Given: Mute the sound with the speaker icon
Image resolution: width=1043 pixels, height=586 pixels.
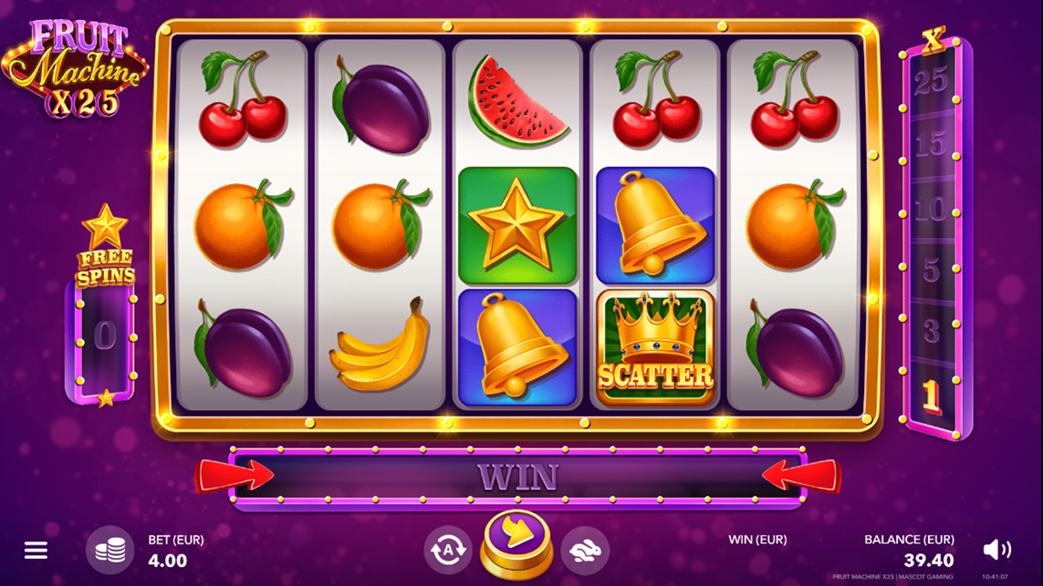Looking at the screenshot, I should pos(996,550).
